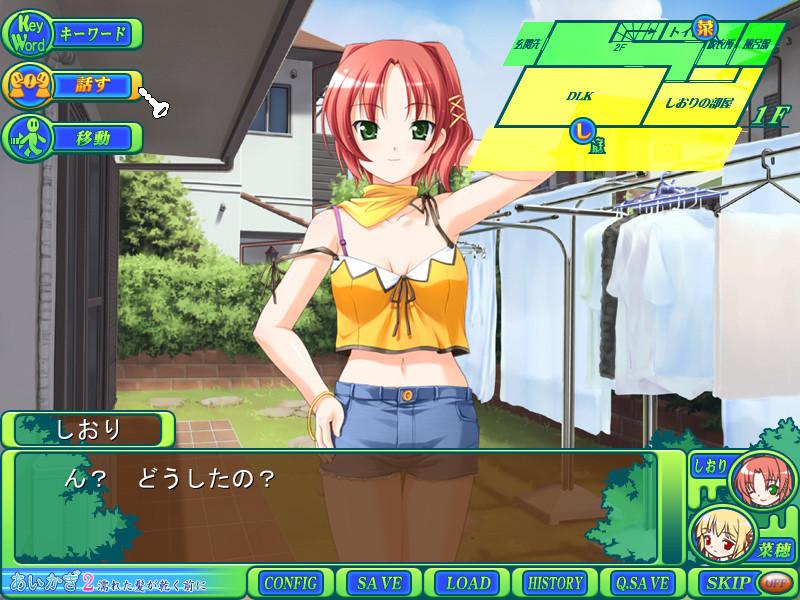Choose the 玄関先 entrance on the map
The image size is (800, 600).
pyautogui.click(x=526, y=46)
